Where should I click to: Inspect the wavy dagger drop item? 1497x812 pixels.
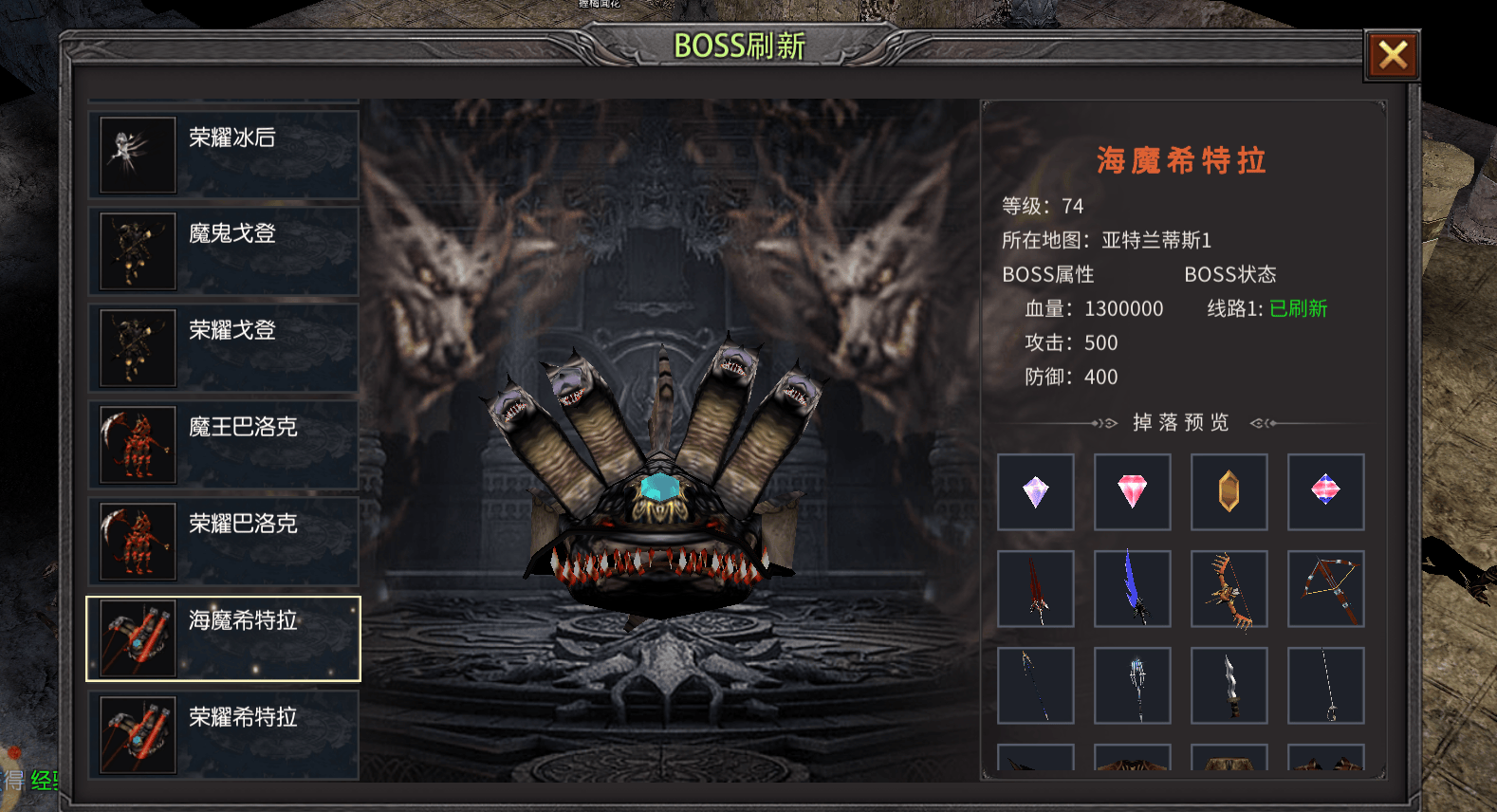pos(1229,685)
